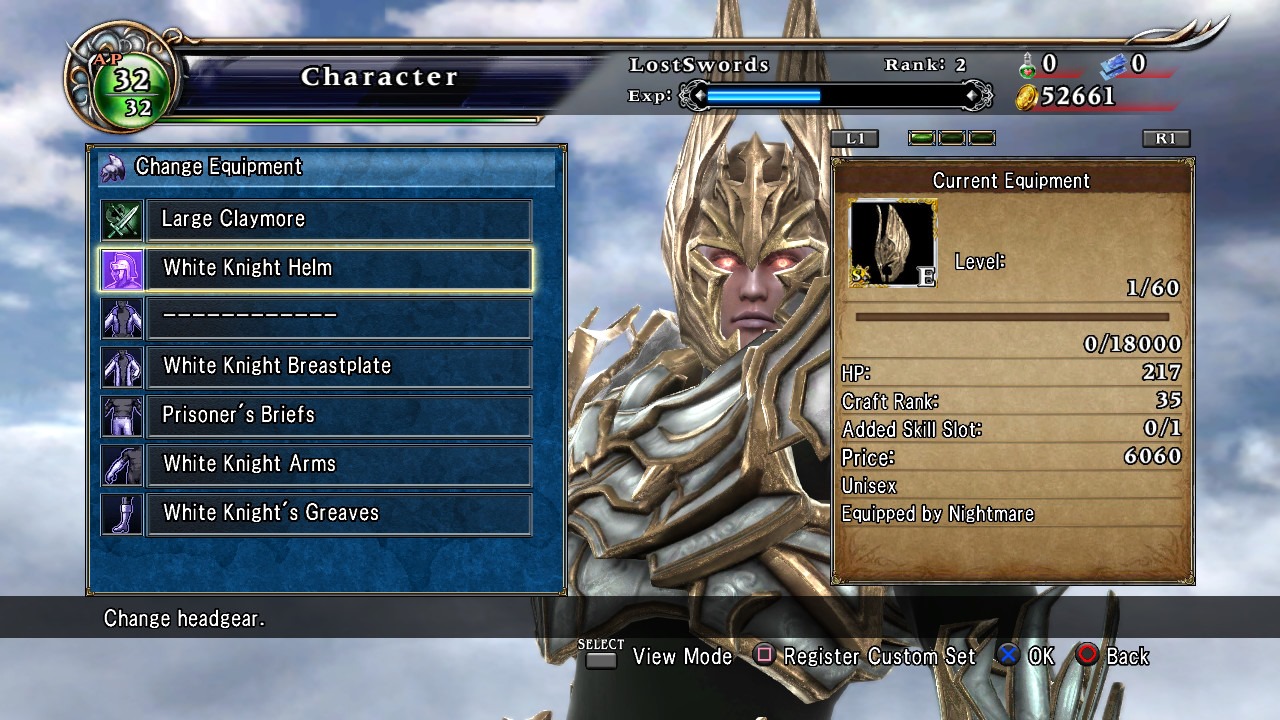Go back using the Back option
Screen dimensions: 1280x720
tap(1113, 656)
